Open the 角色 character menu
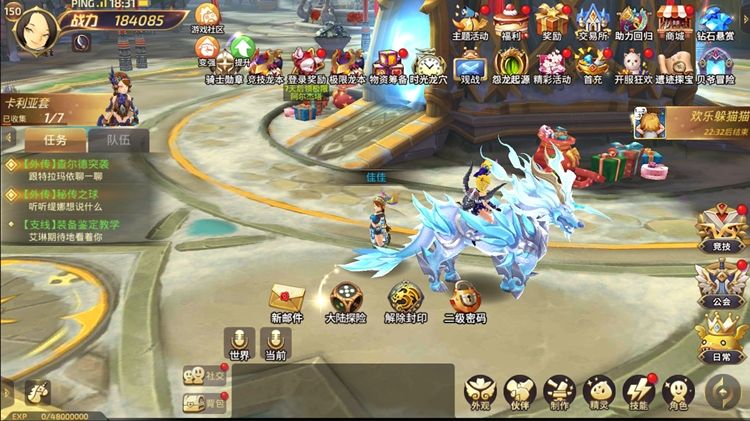Screen dimensions: 750x421 [678, 390]
